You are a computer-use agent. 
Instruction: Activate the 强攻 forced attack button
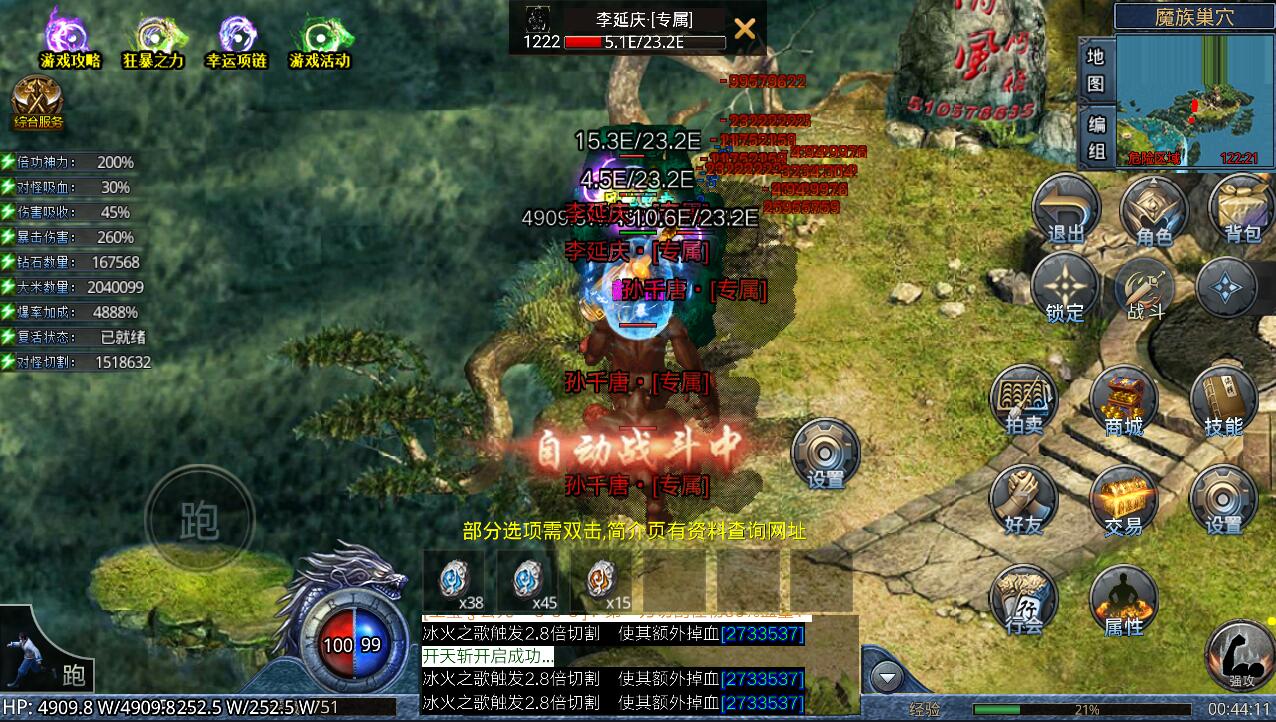(1239, 653)
